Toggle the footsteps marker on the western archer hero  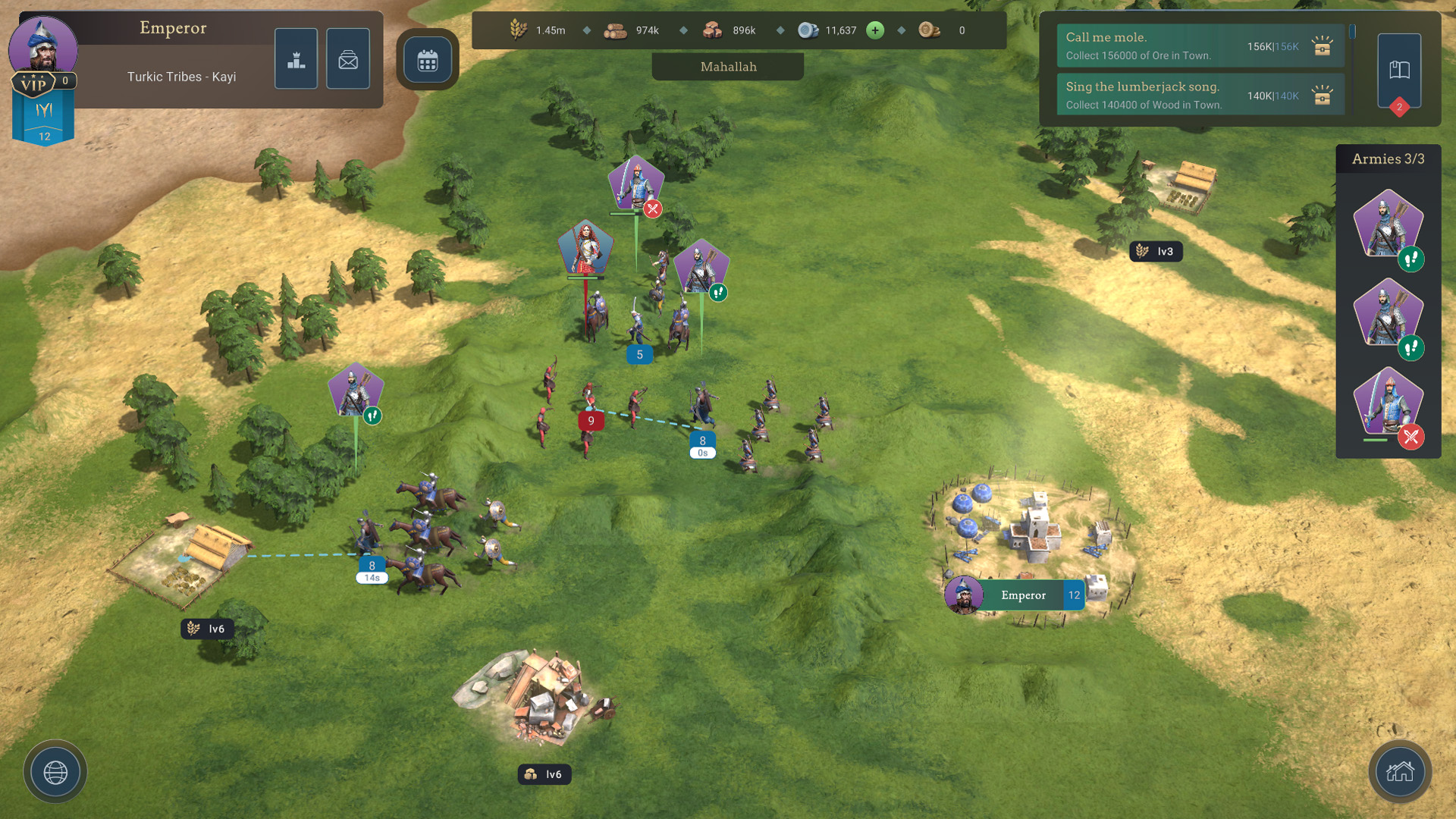click(x=371, y=416)
